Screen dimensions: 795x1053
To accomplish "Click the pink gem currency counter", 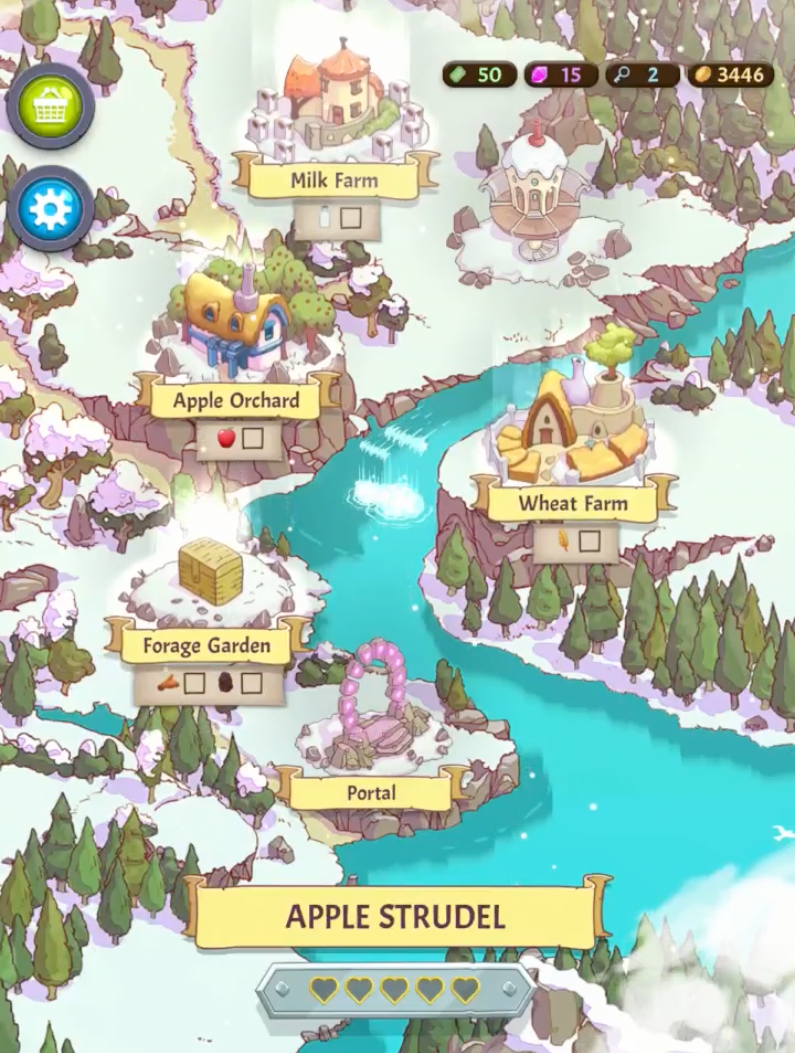I will pos(561,75).
